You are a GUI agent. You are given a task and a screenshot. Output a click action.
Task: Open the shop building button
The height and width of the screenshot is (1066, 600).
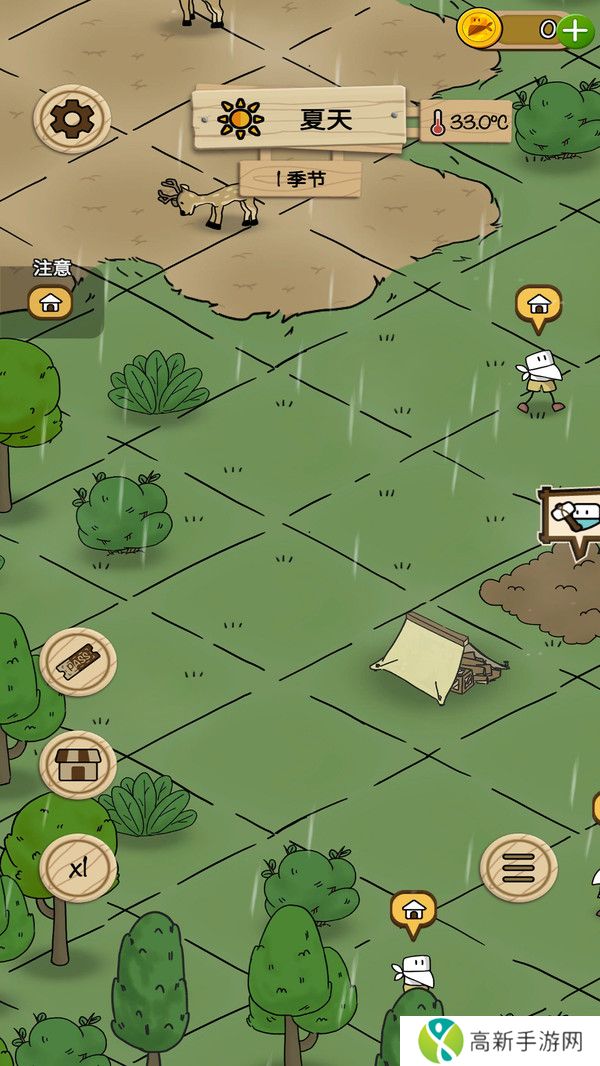77,765
